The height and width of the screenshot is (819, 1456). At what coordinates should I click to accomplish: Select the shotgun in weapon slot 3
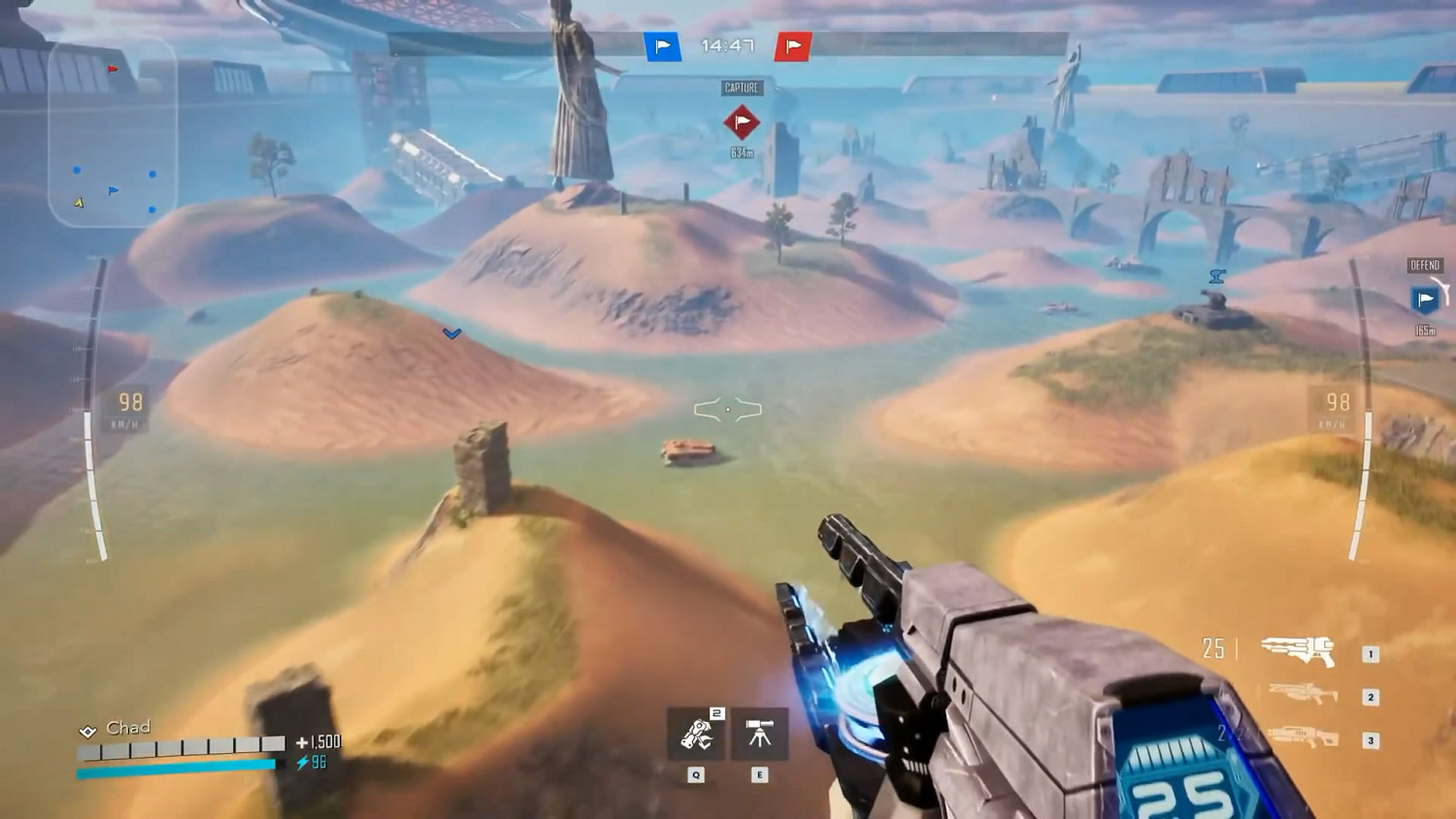1303,735
